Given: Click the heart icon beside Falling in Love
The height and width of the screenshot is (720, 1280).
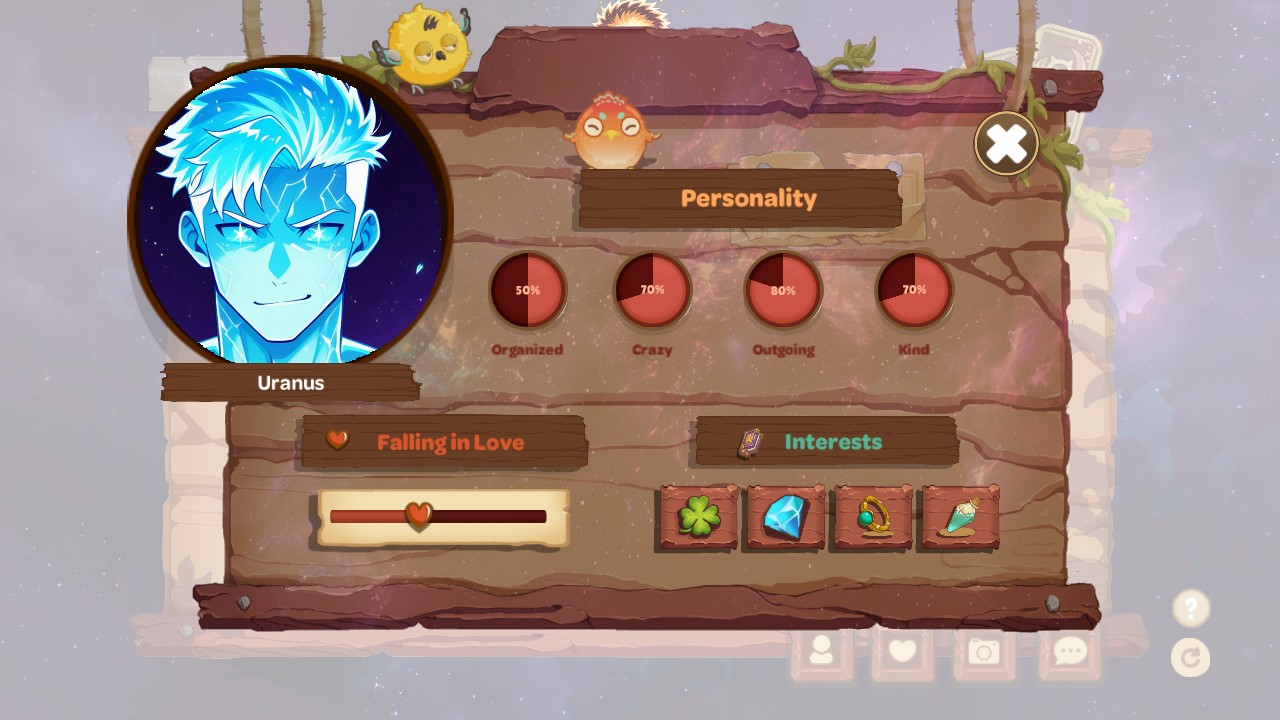Looking at the screenshot, I should (x=338, y=440).
